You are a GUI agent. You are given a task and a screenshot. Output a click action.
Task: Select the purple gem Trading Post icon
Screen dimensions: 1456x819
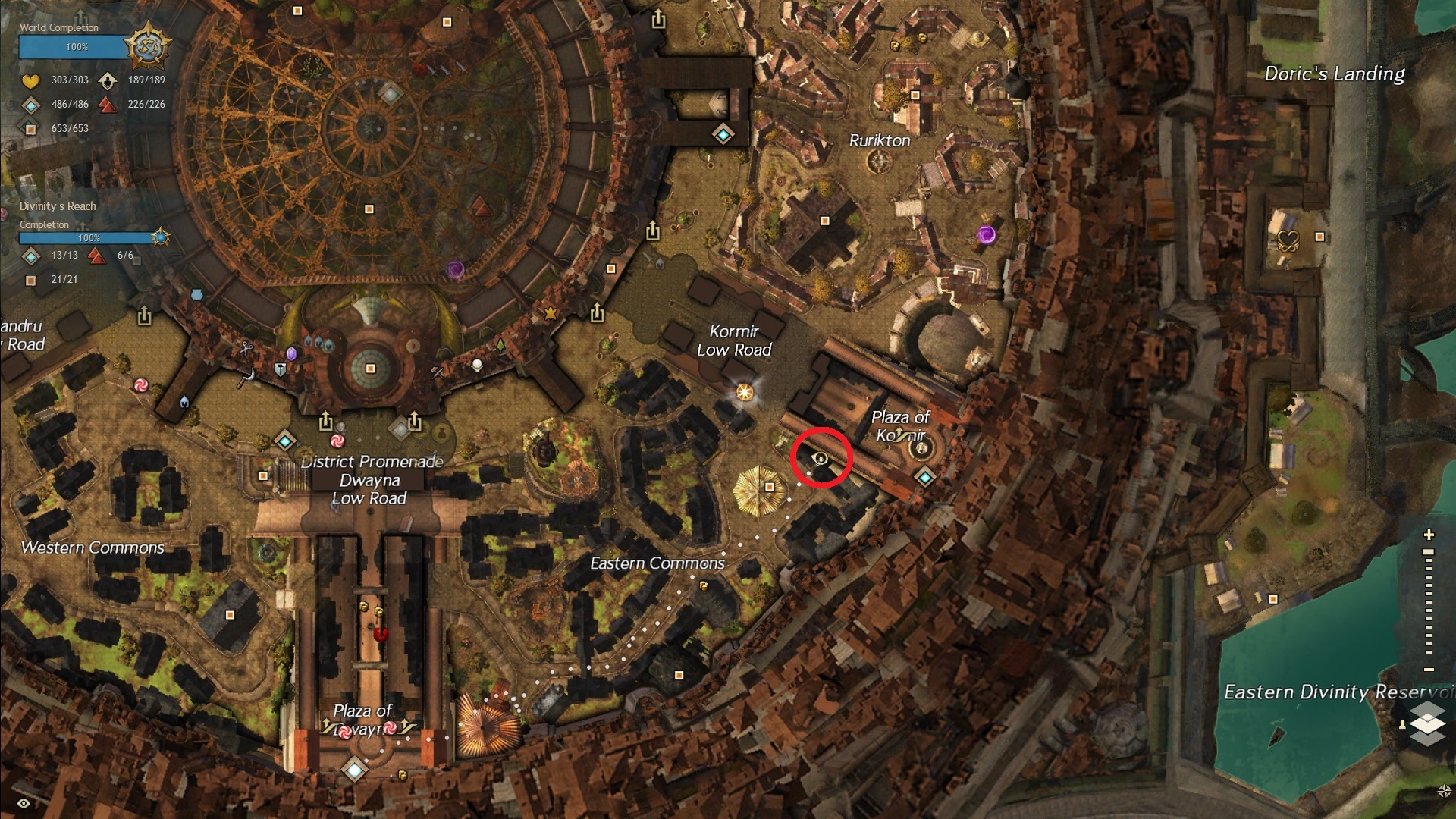[291, 354]
